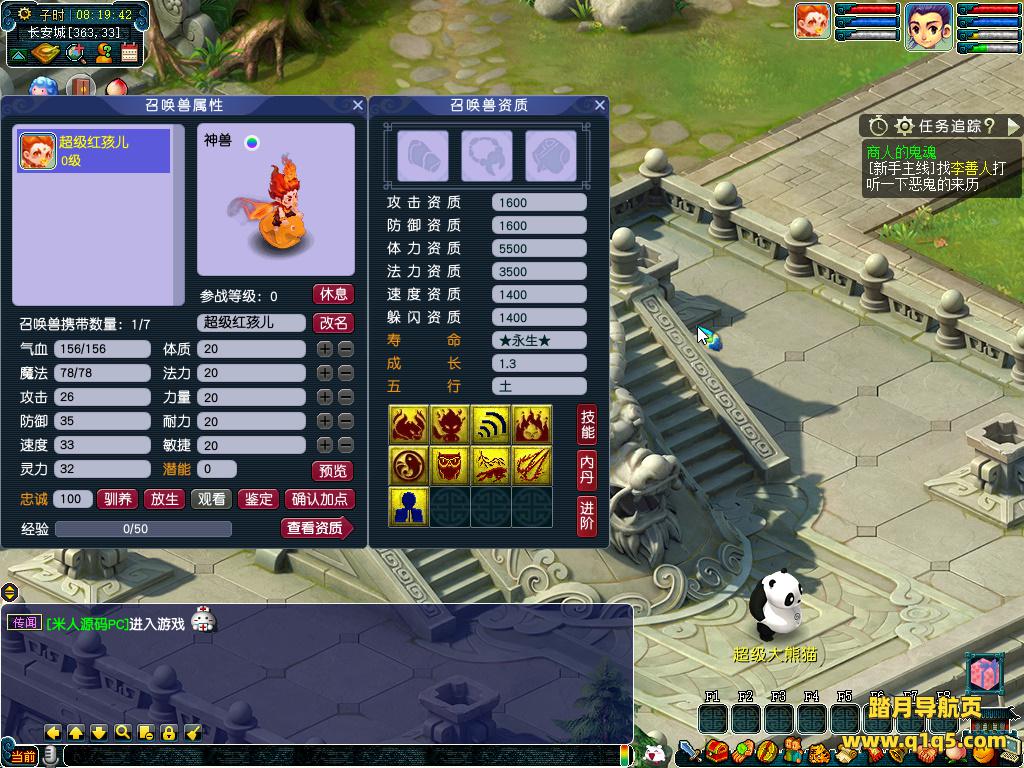Confirm stat points with 确认加点
Screen dimensions: 1024x768
319,499
